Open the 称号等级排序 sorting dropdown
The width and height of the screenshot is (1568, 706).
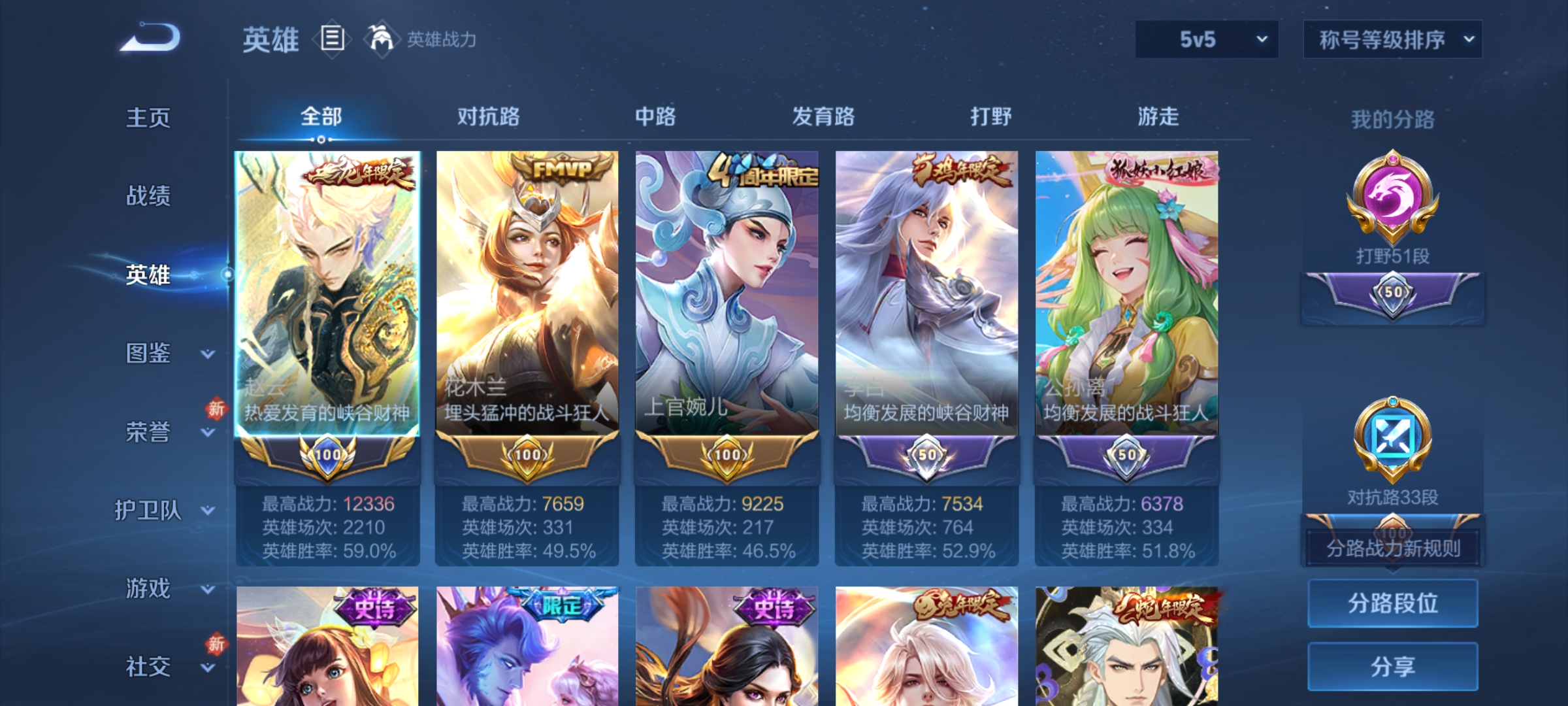[1392, 39]
